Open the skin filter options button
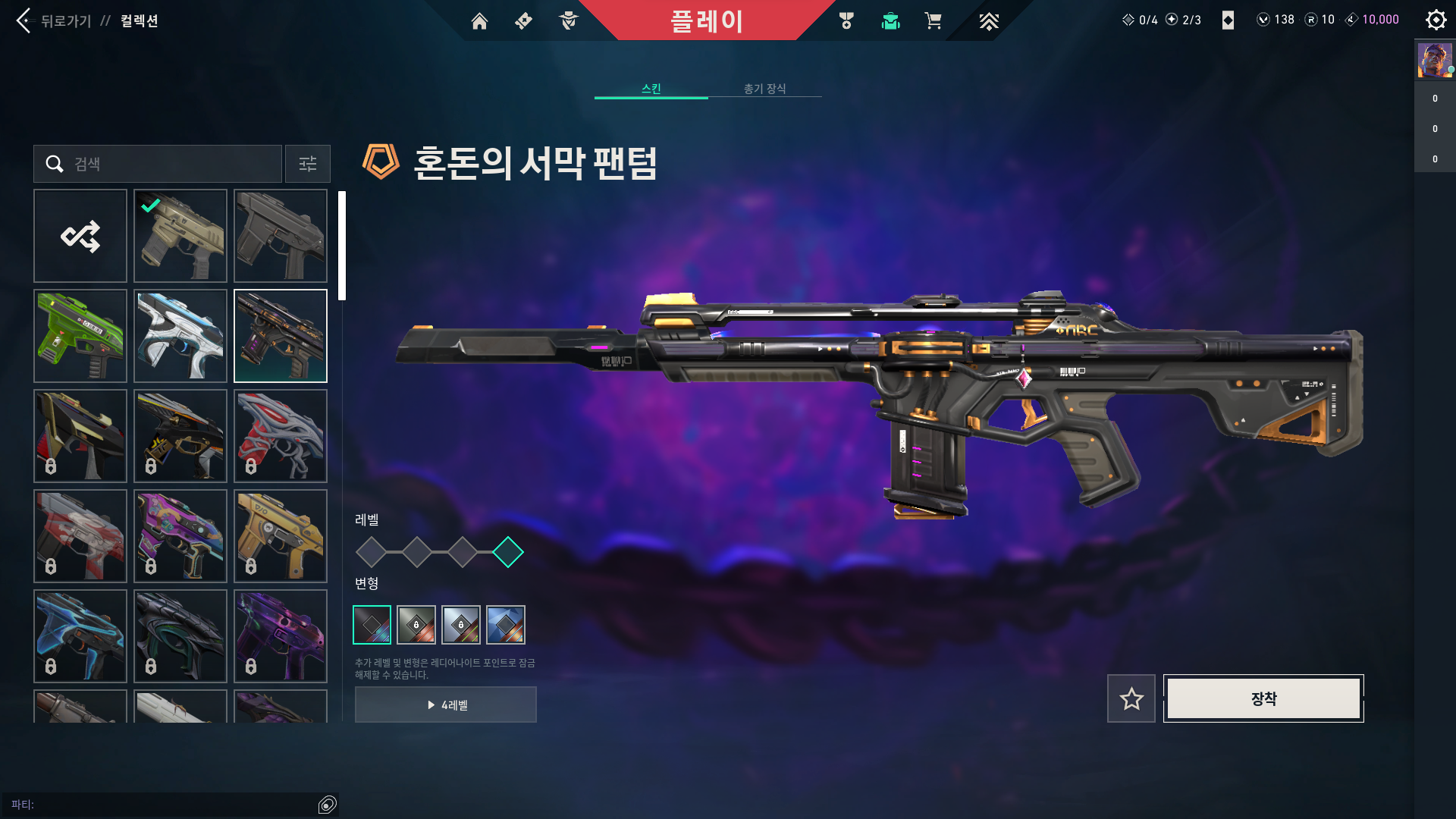Screen dimensions: 1456x819 [x=308, y=164]
